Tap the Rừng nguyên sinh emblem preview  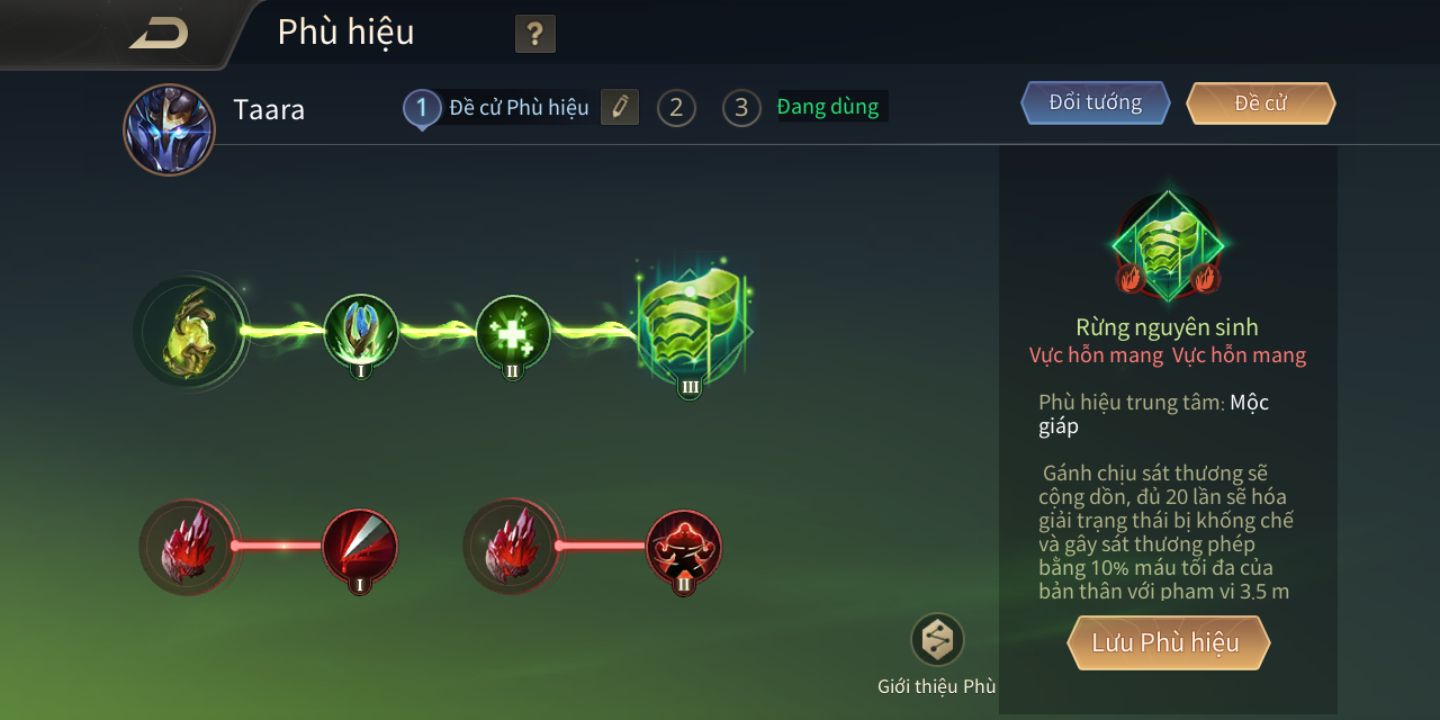[x=1167, y=246]
